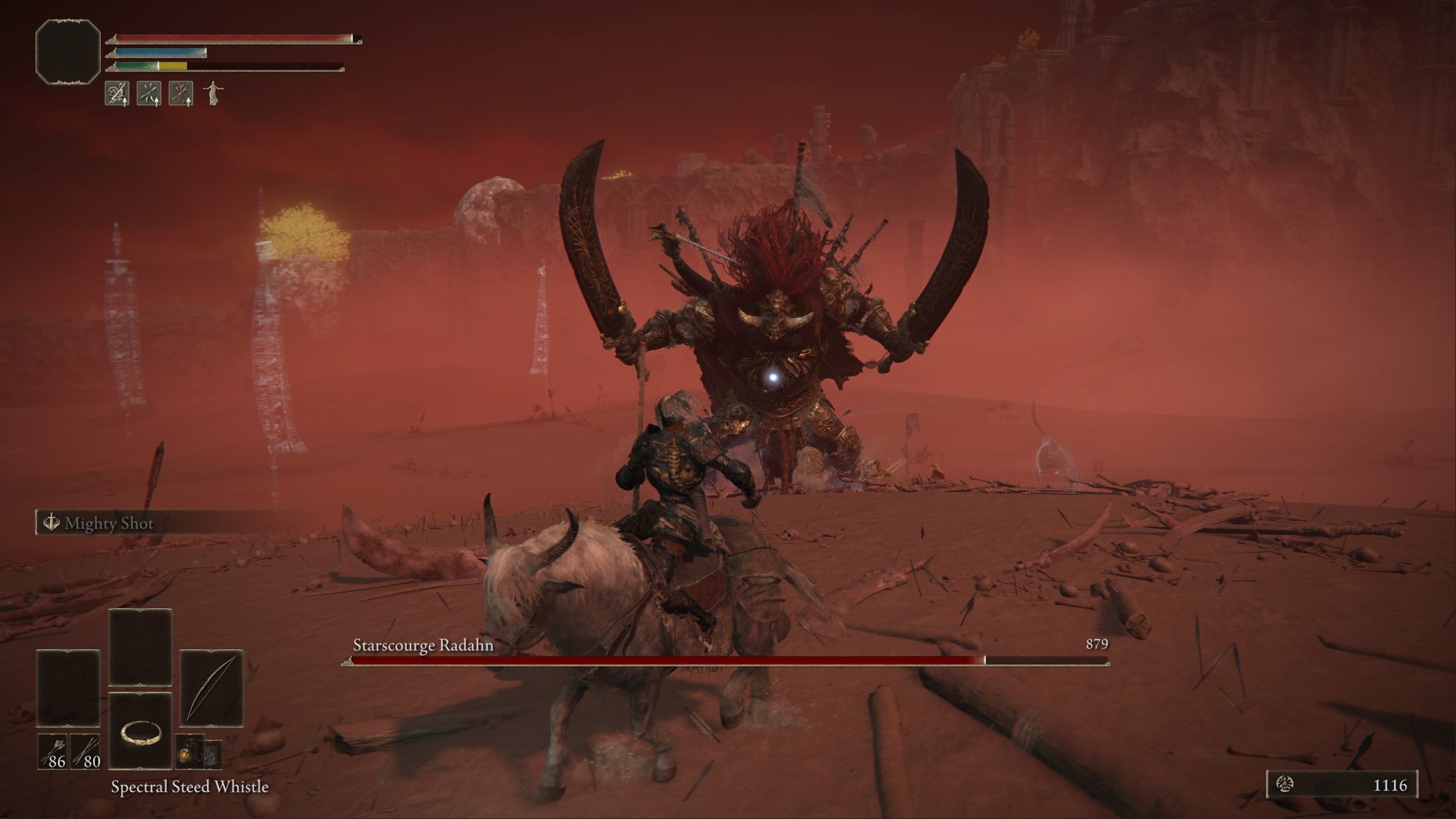The width and height of the screenshot is (1456, 819).
Task: Click the crossed arrows buff status icon
Action: (149, 94)
